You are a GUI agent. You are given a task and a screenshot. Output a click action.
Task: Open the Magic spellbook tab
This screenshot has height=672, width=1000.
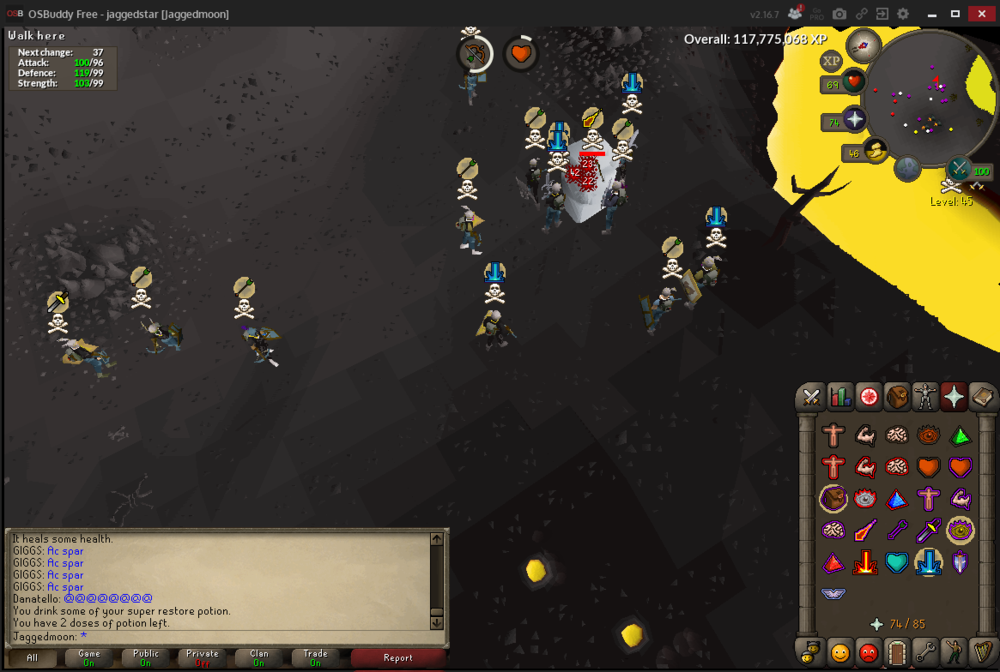(x=983, y=397)
